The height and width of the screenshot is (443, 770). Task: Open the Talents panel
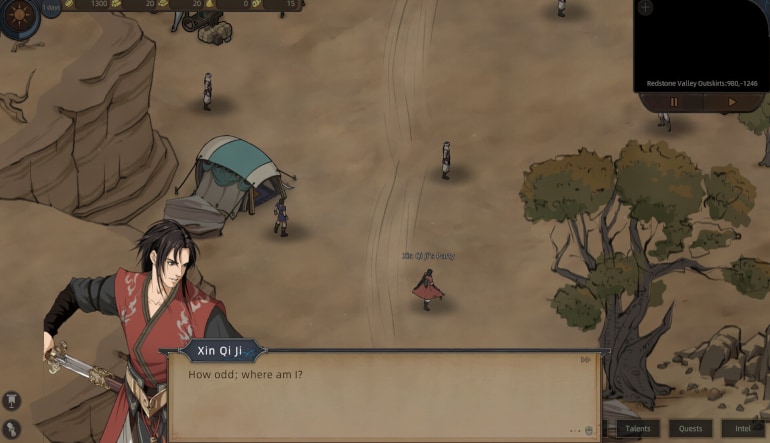tap(638, 428)
